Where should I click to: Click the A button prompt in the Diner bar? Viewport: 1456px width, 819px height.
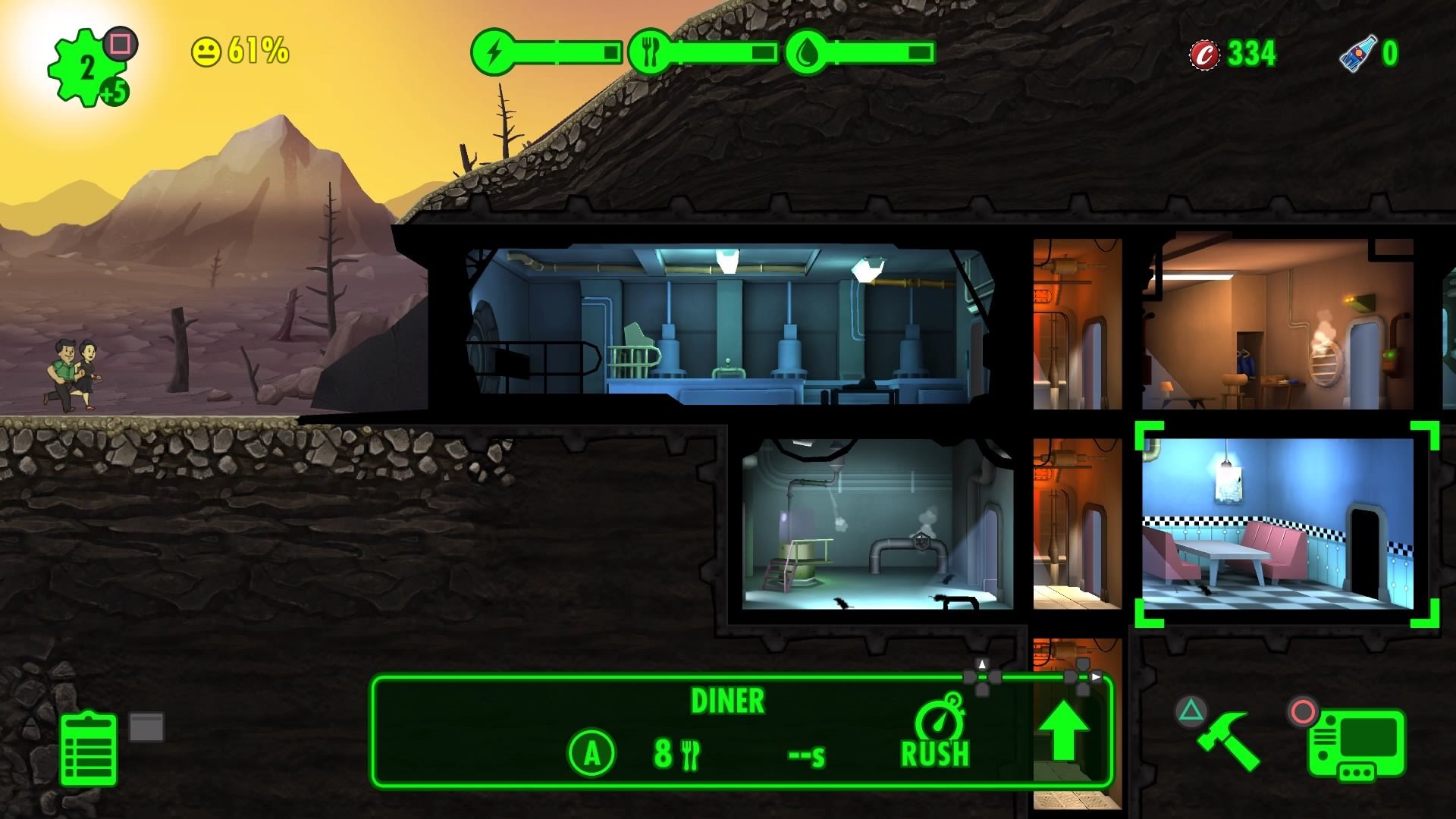click(x=591, y=753)
